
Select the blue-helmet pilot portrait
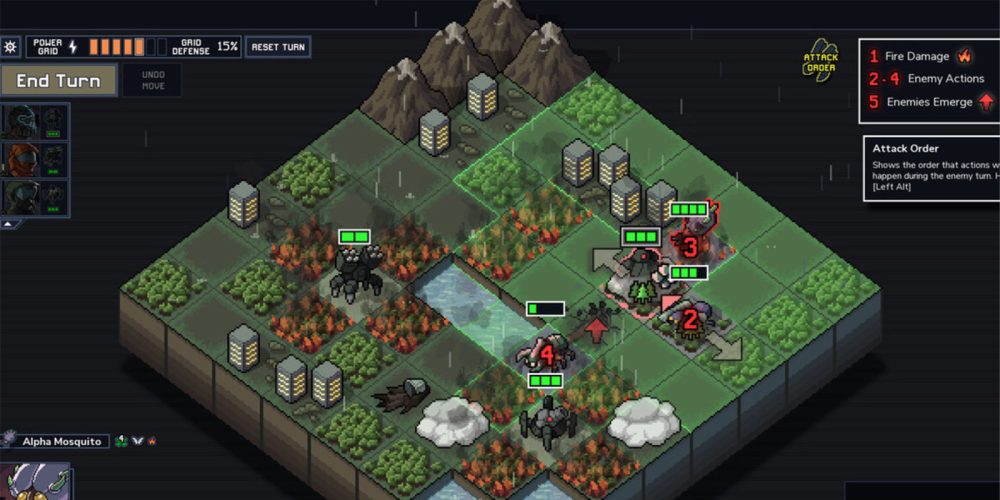(20, 121)
